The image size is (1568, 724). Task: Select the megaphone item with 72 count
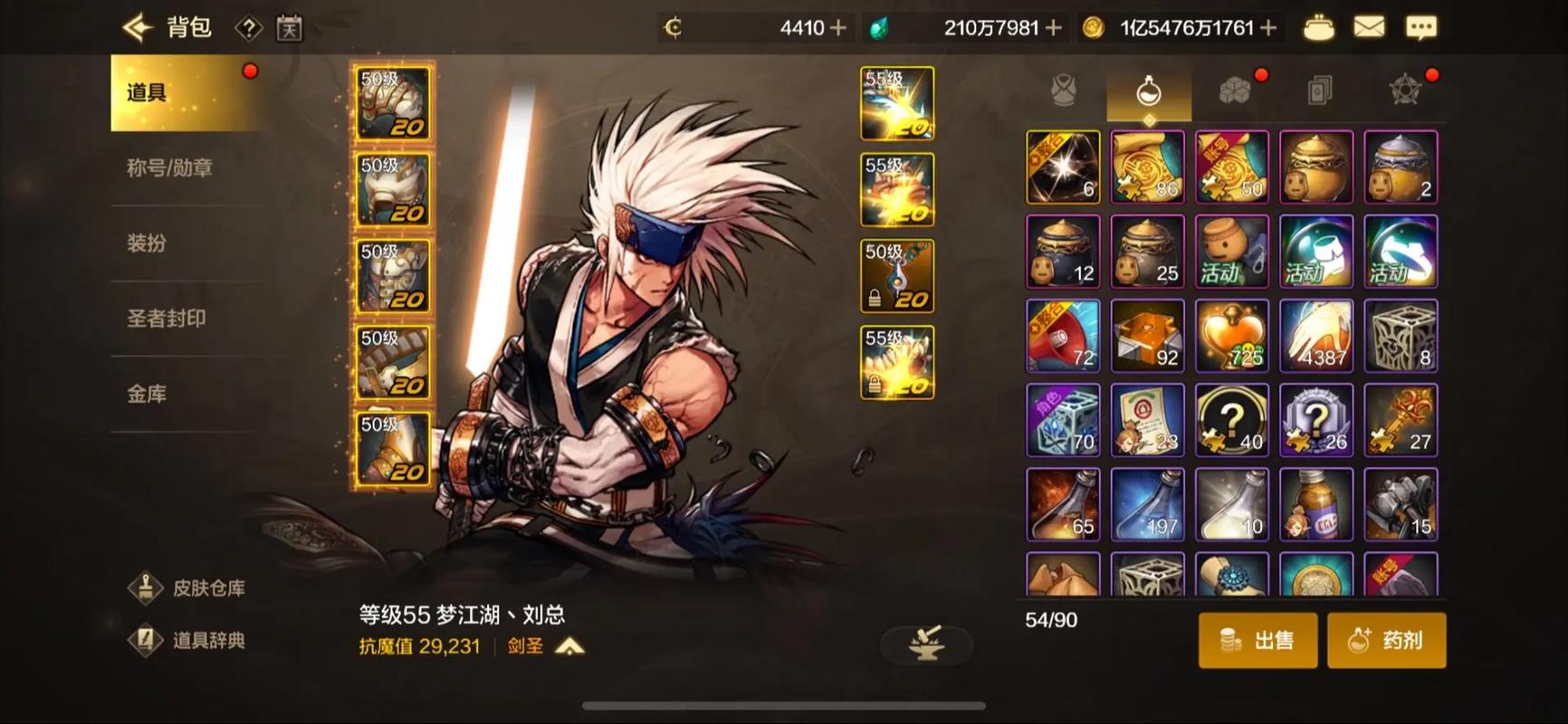[x=1063, y=336]
